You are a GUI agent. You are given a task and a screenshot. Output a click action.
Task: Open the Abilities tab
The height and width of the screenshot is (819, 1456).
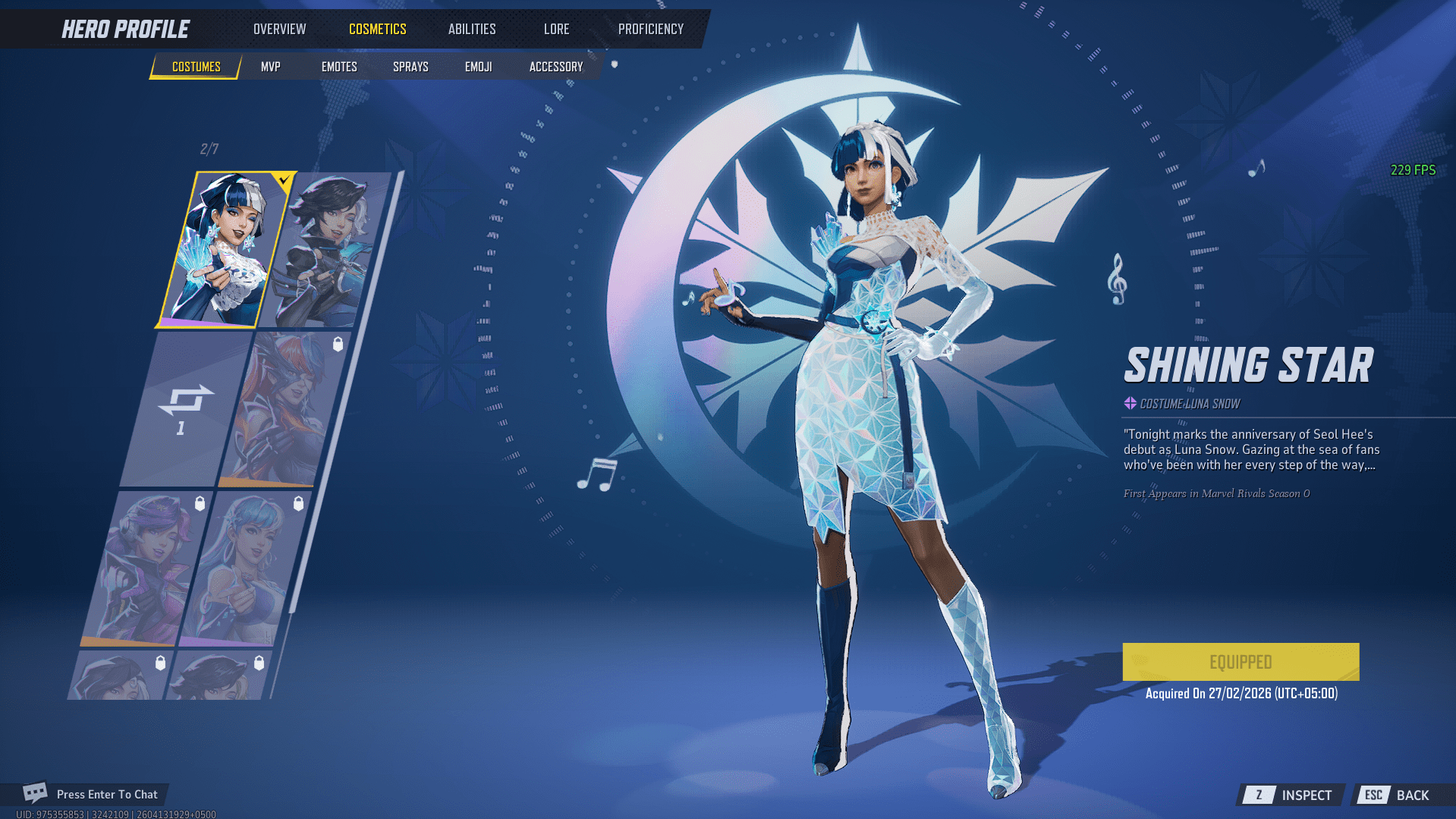(x=471, y=29)
